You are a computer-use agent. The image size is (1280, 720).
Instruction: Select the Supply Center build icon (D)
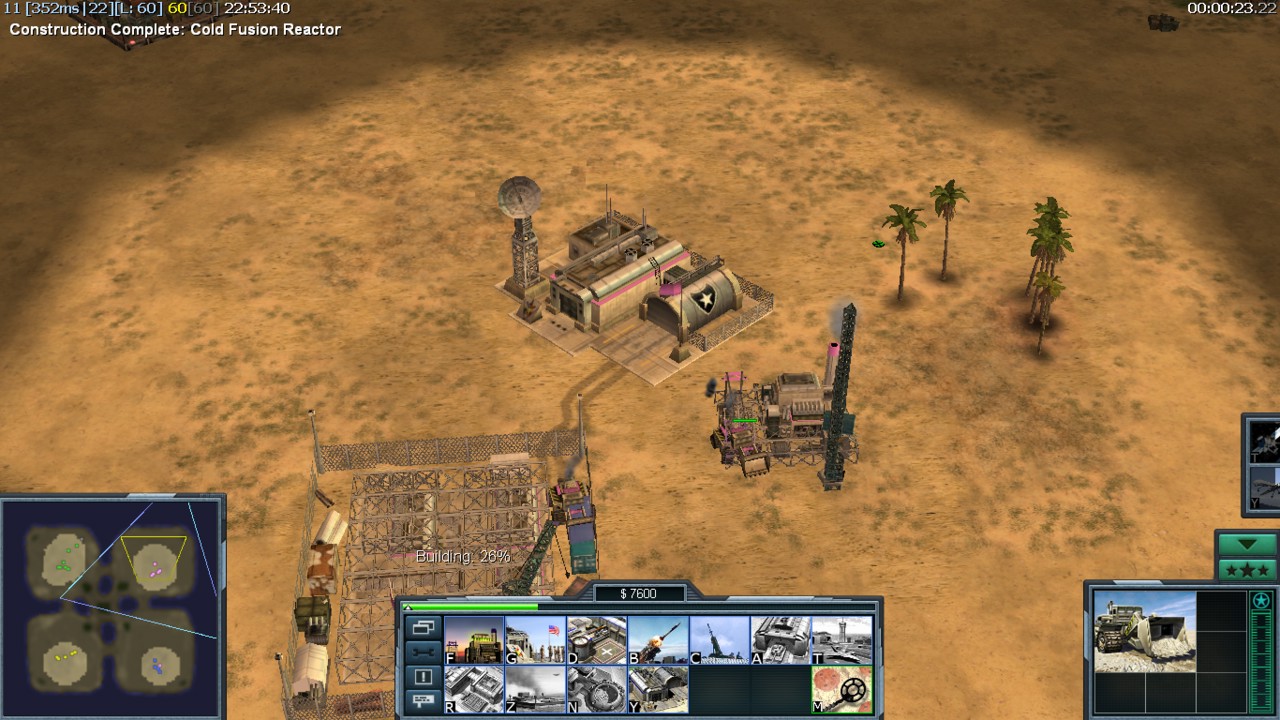(x=597, y=640)
